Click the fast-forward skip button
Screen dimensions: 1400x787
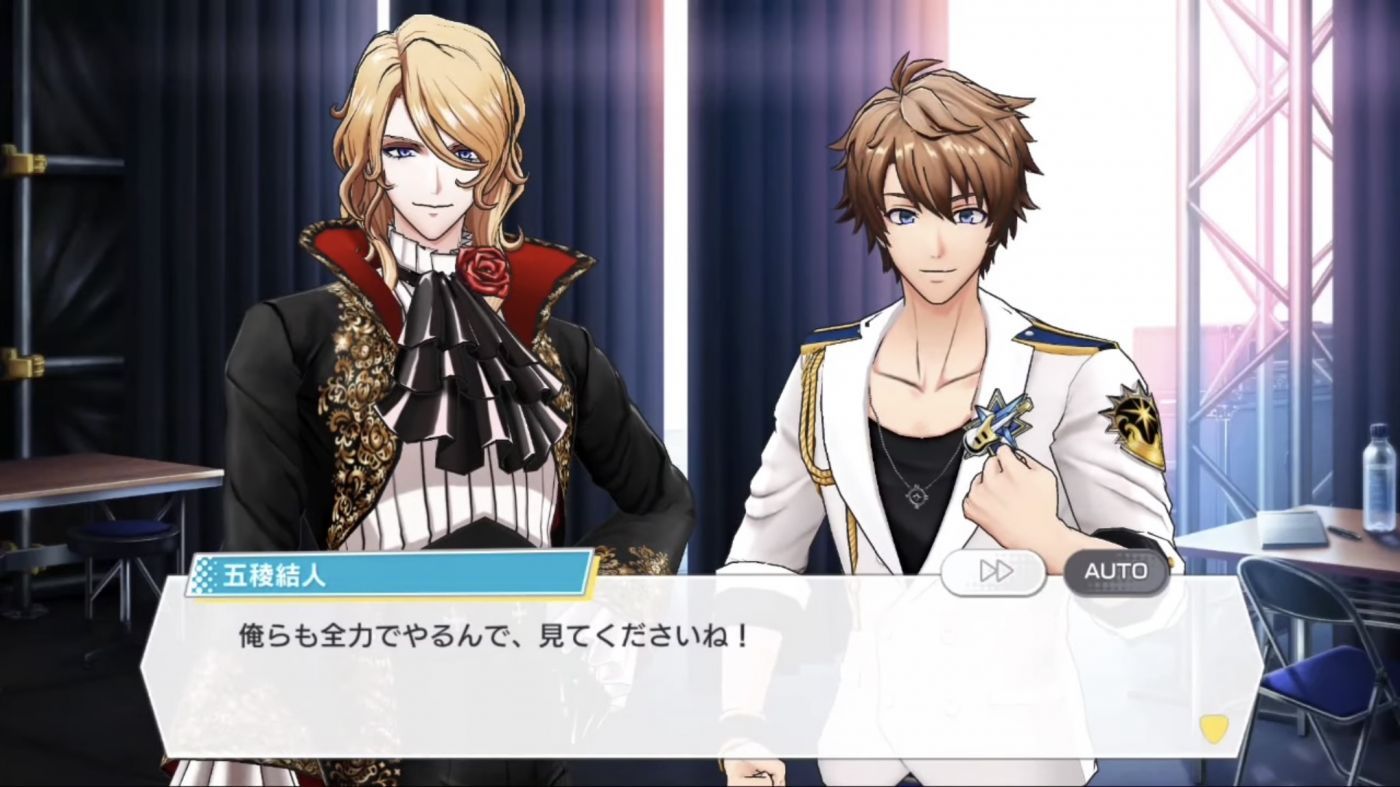coord(994,571)
